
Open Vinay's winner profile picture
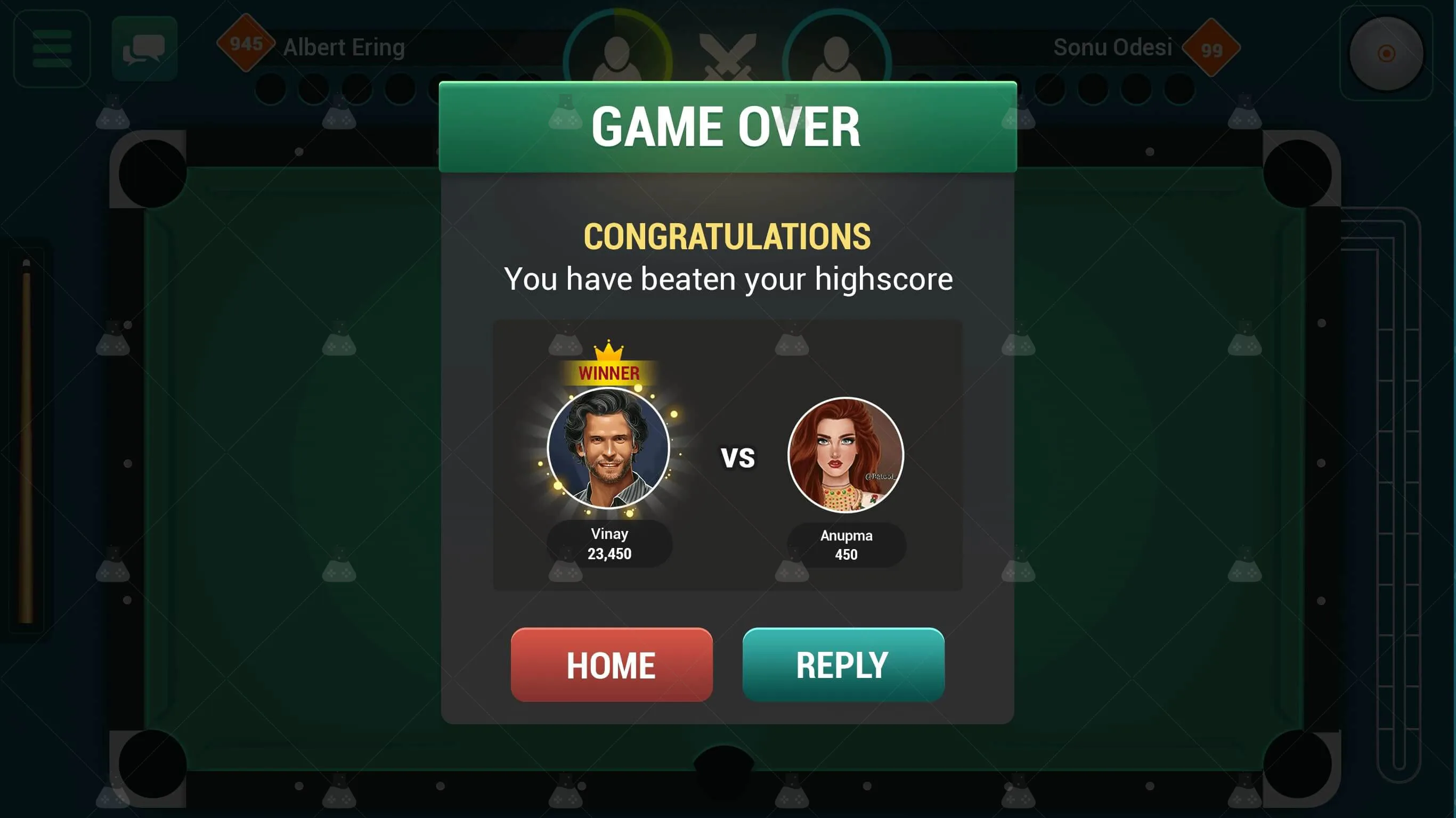tap(609, 448)
